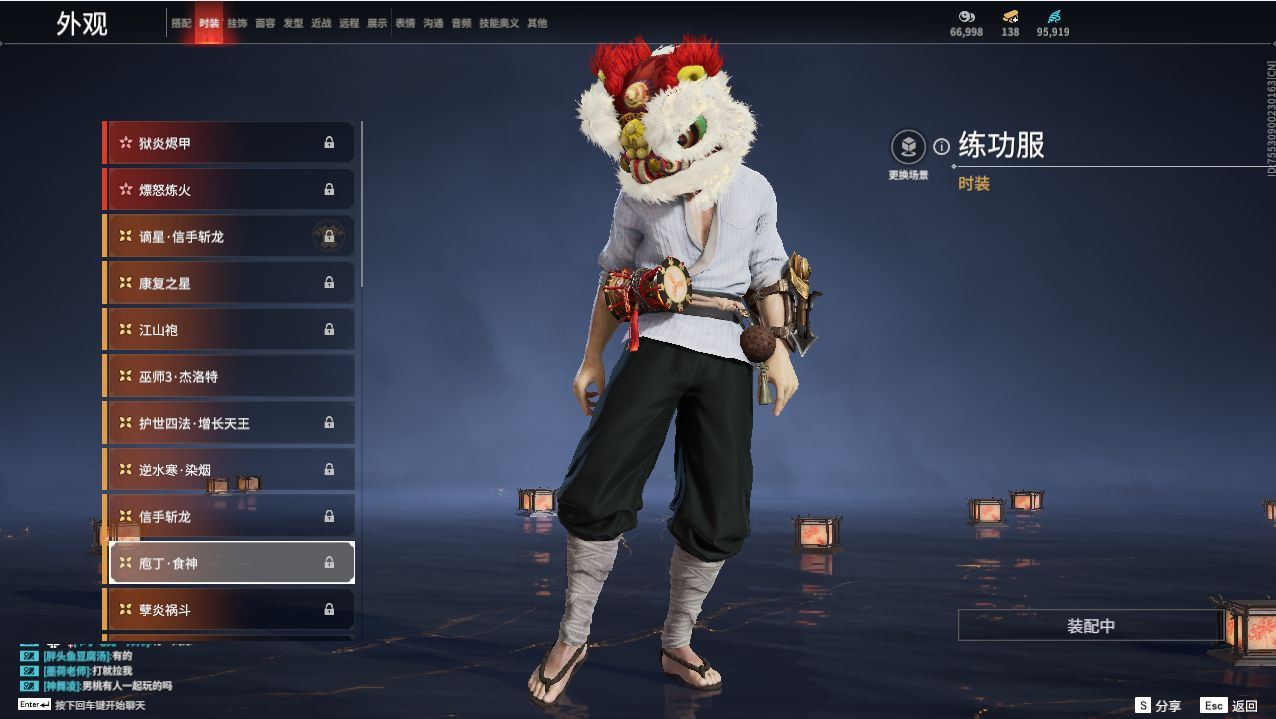Image resolution: width=1276 pixels, height=719 pixels.
Task: Switch to the 发型 hairstyle tab
Action: [x=293, y=23]
